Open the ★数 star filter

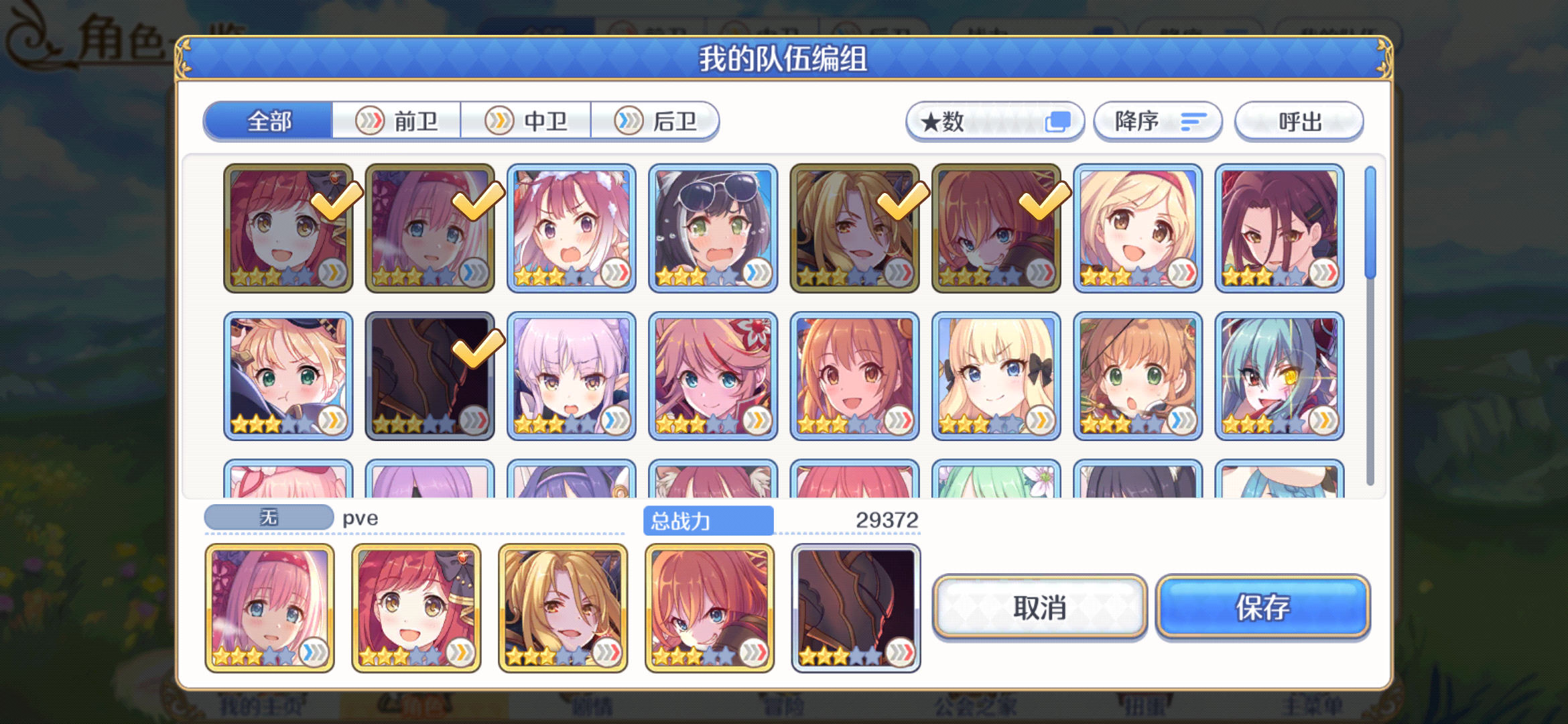(994, 121)
